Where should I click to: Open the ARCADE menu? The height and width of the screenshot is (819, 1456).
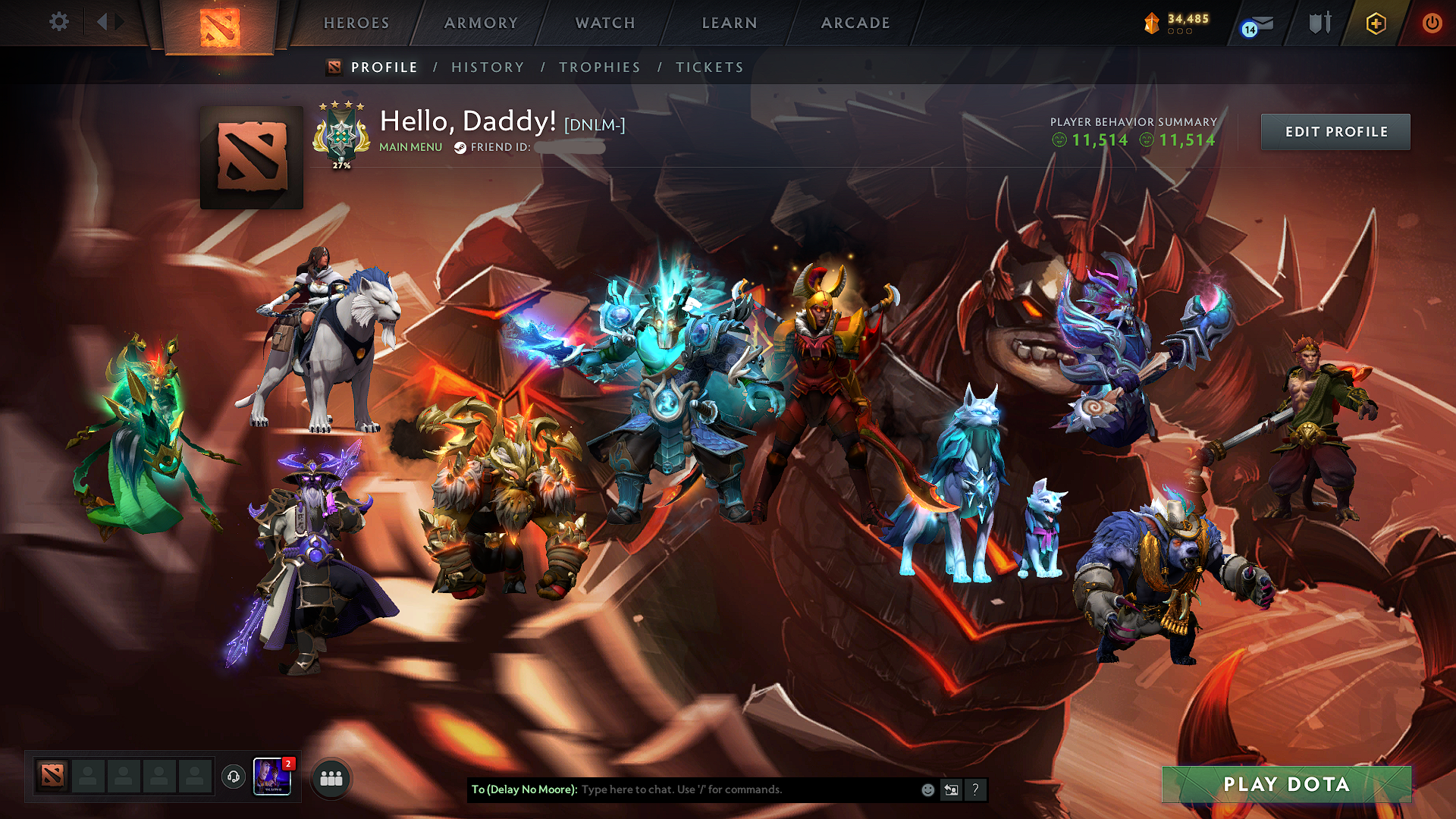(855, 23)
